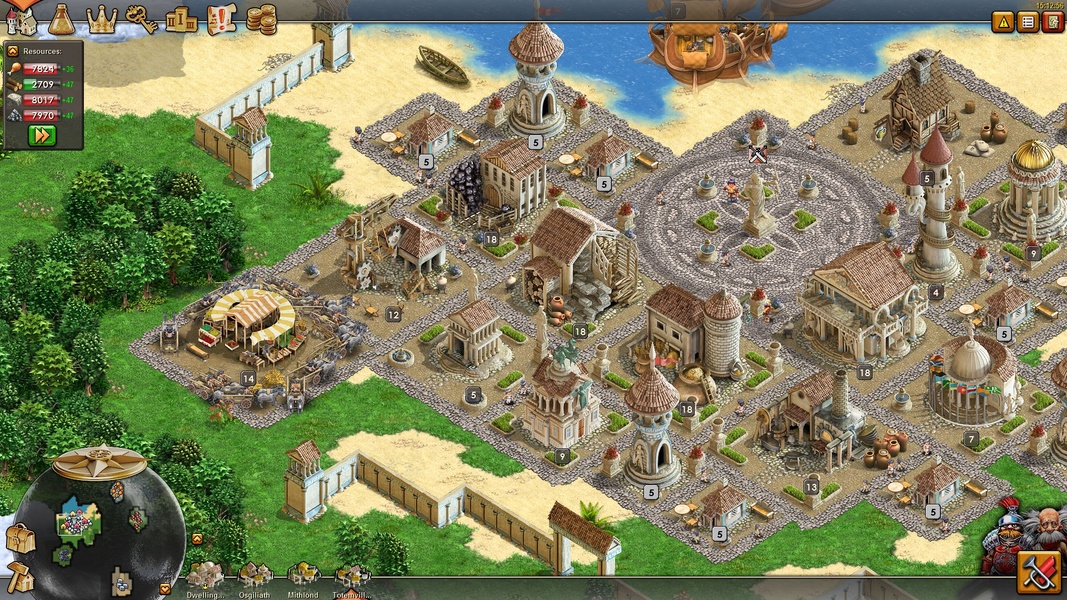Open the golden key menu
This screenshot has width=1067, height=600.
pyautogui.click(x=141, y=18)
